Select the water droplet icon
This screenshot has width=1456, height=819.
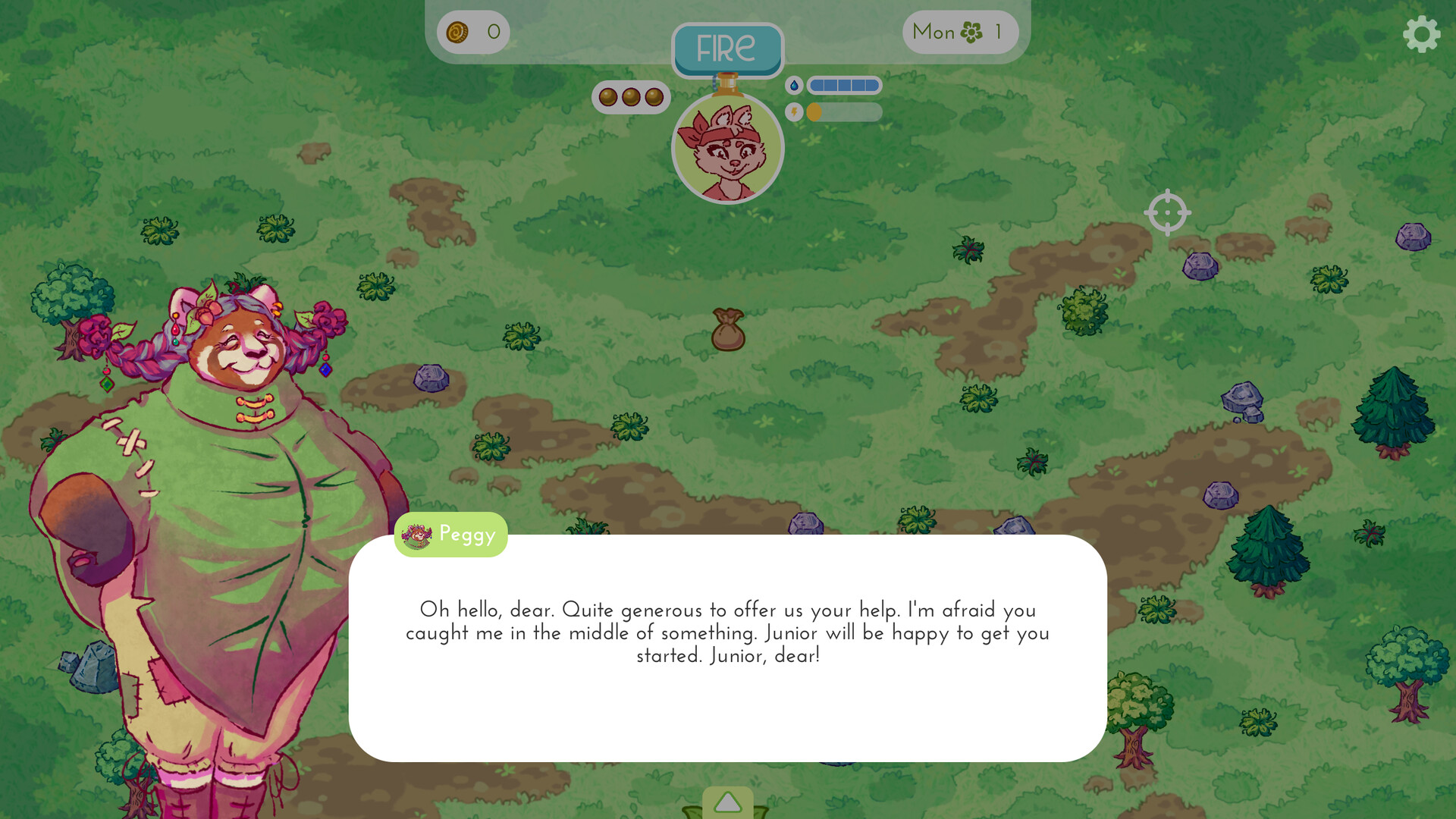tap(793, 86)
